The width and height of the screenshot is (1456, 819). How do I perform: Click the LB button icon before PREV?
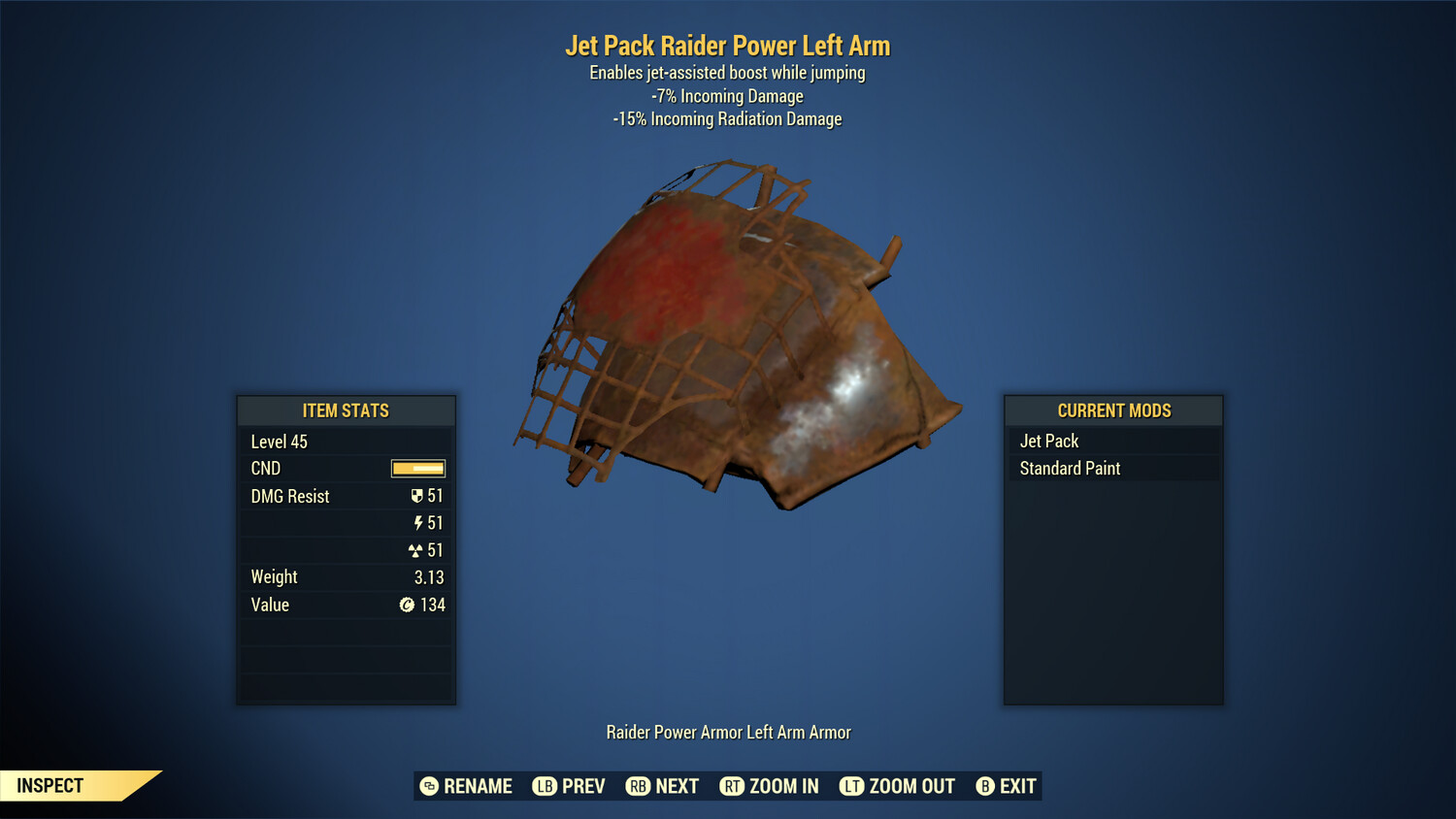click(x=546, y=786)
